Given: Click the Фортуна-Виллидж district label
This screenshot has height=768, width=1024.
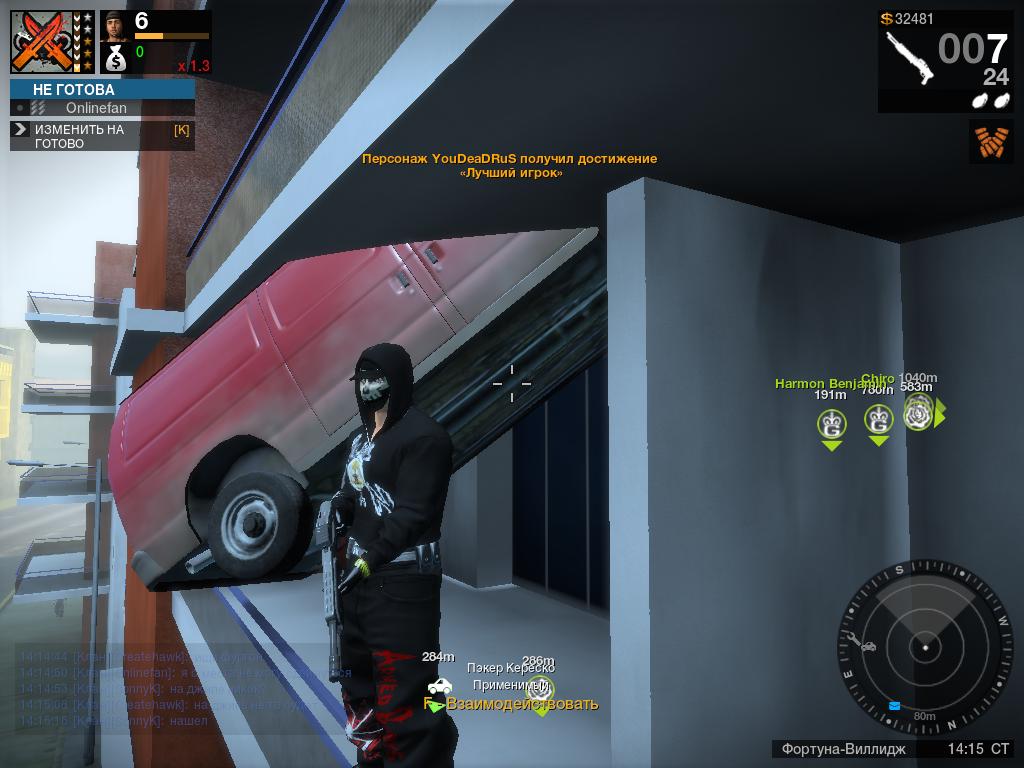Looking at the screenshot, I should coord(843,749).
